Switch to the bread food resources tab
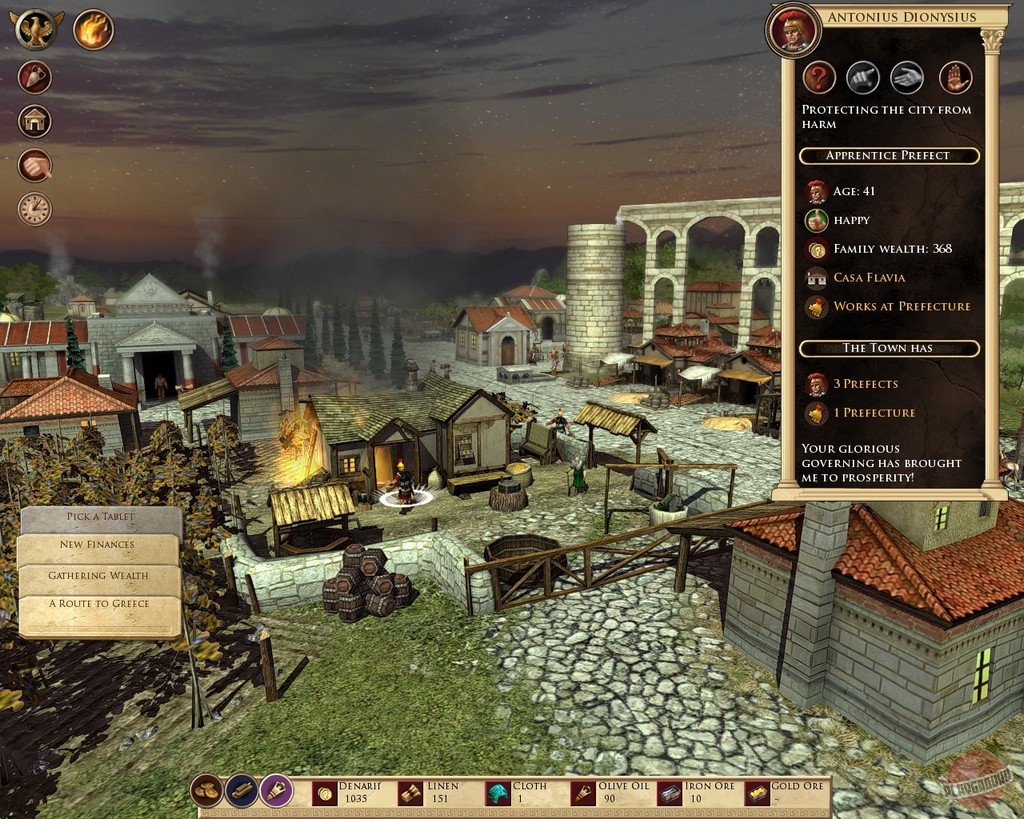The width and height of the screenshot is (1024, 819). [x=207, y=791]
